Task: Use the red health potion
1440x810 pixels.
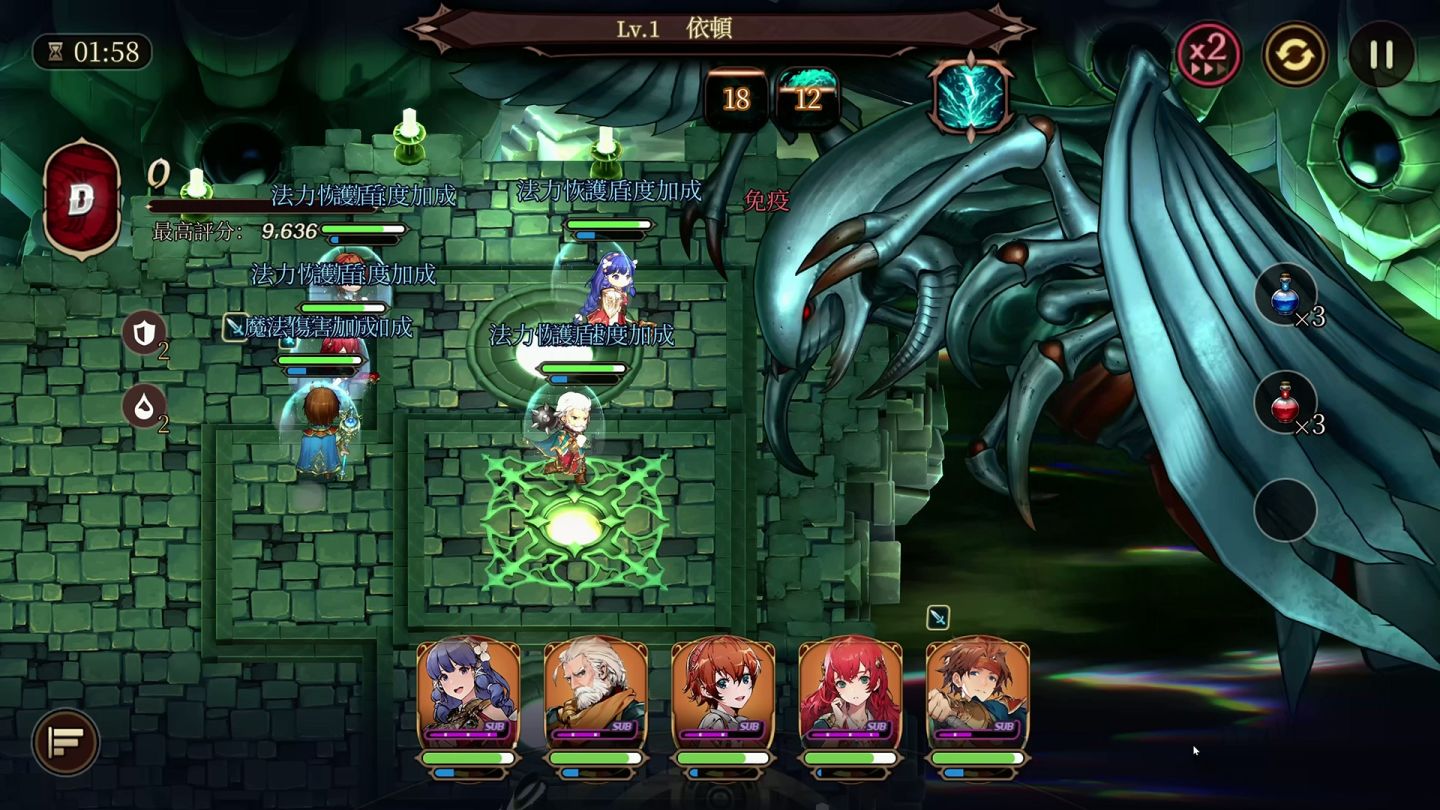Action: (1285, 403)
